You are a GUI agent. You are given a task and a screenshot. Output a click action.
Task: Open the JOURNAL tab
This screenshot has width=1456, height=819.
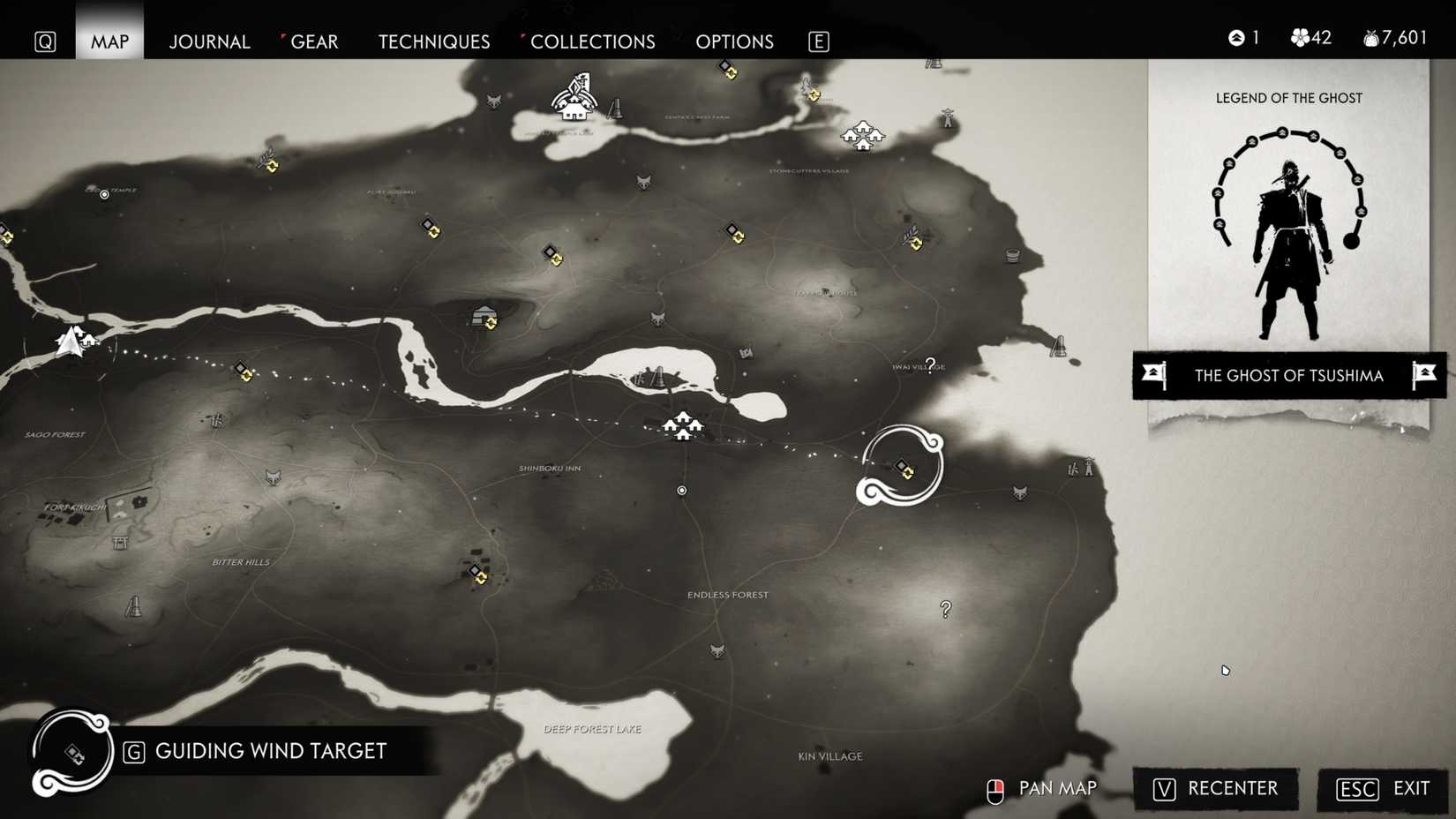209,41
